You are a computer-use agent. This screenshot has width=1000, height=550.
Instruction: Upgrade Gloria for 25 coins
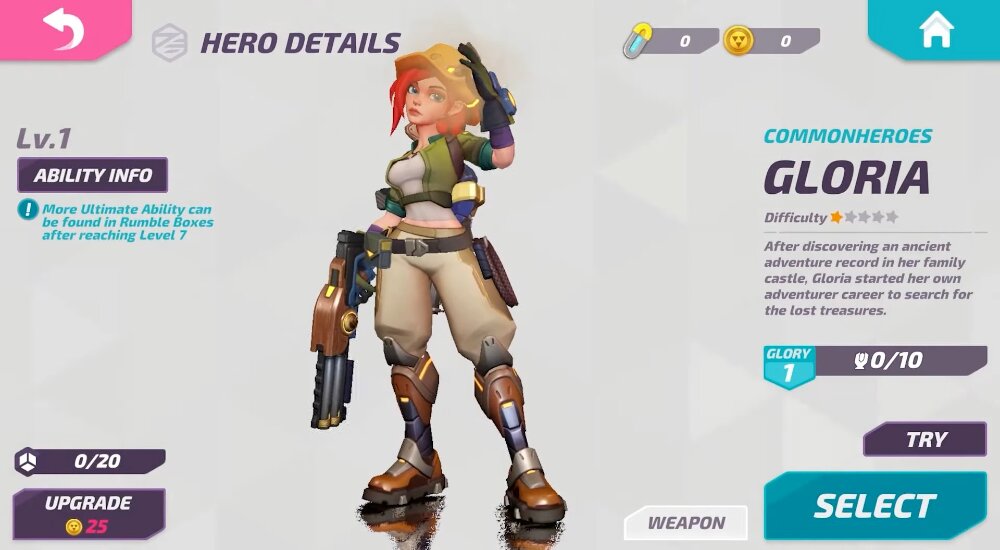tap(88, 514)
